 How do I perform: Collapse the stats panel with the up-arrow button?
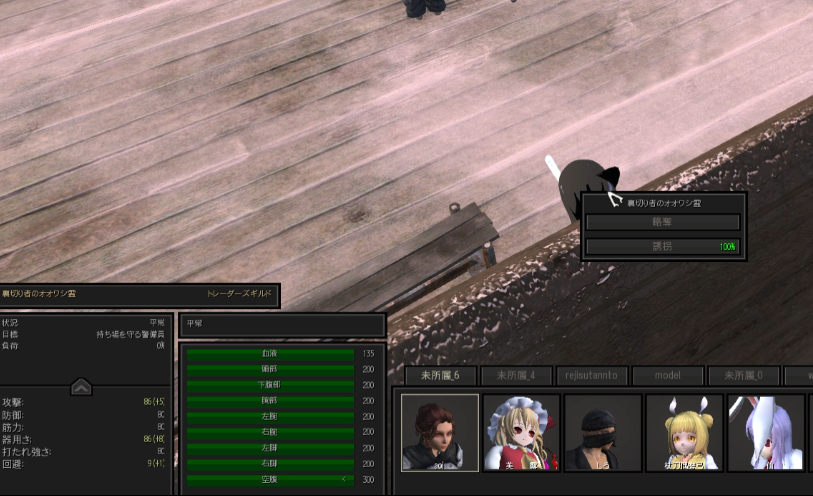[x=82, y=386]
